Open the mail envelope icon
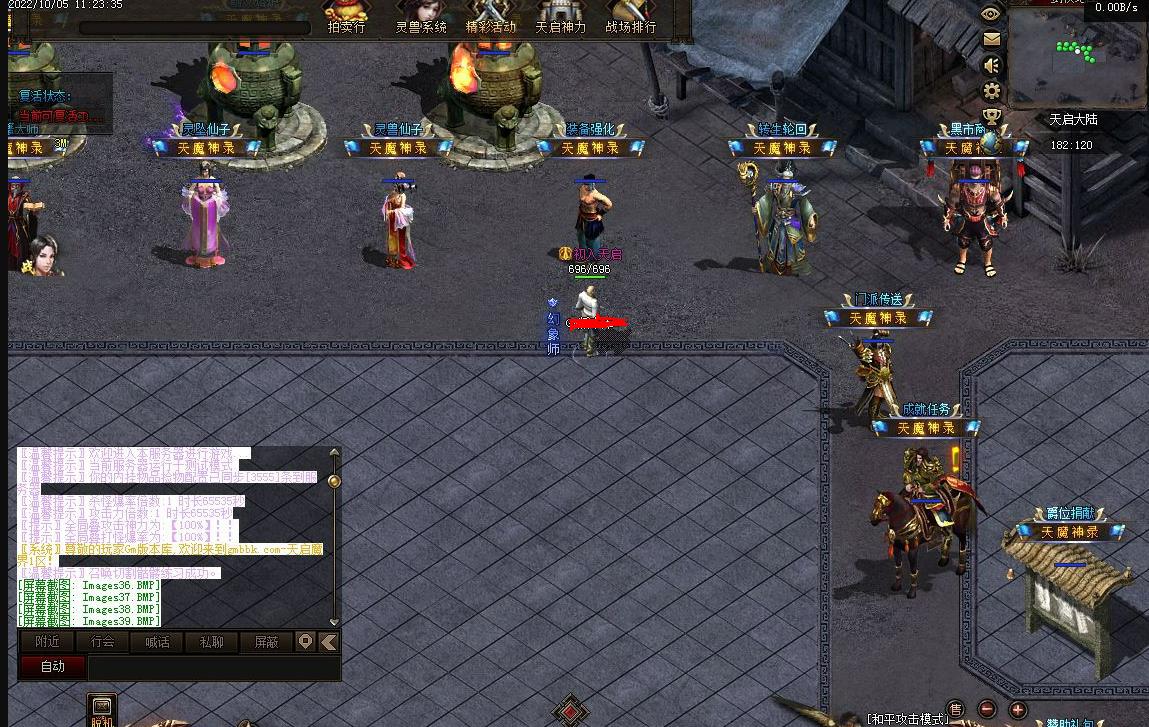This screenshot has height=727, width=1149. click(x=991, y=40)
